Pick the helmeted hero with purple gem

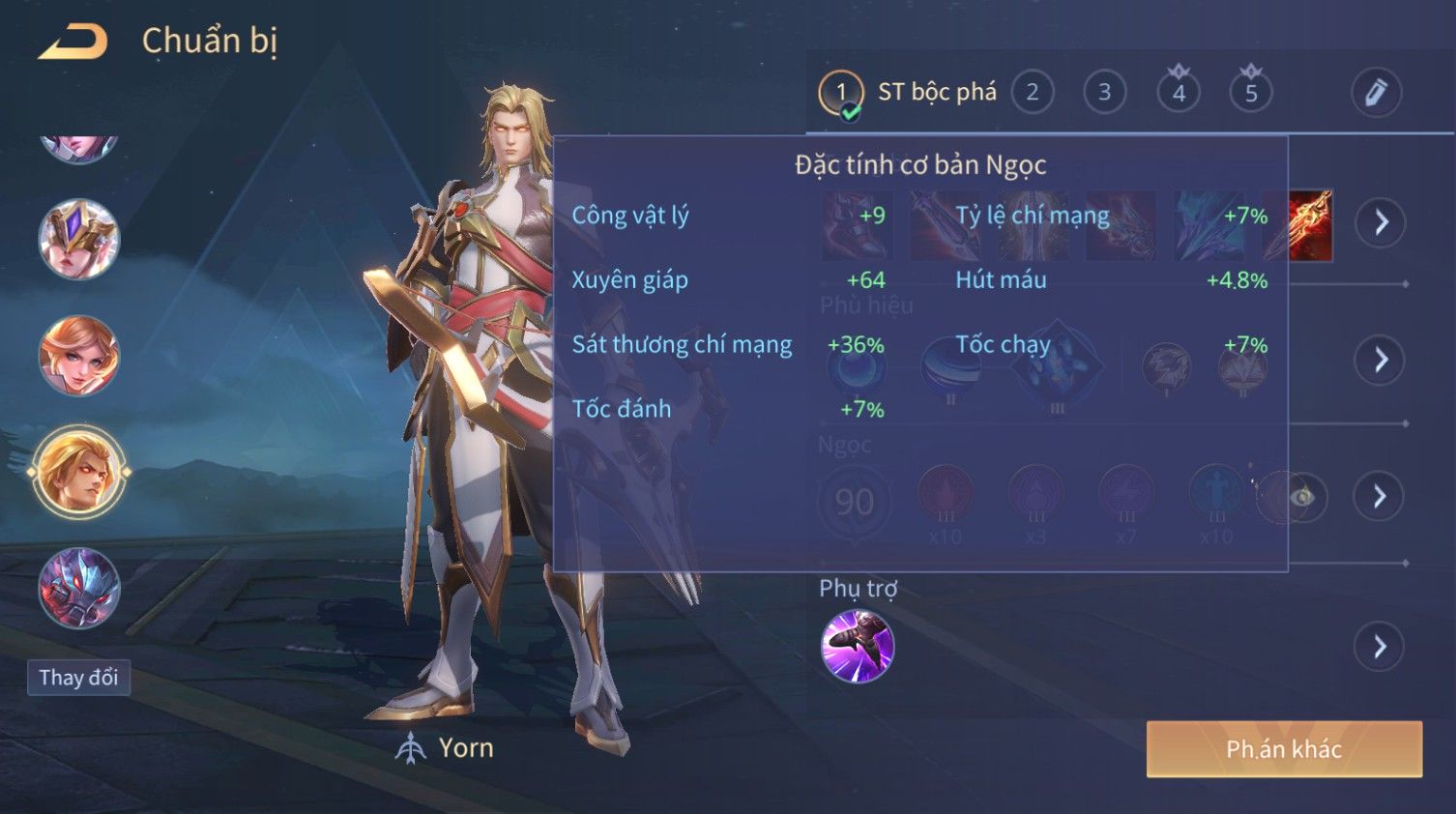(79, 239)
